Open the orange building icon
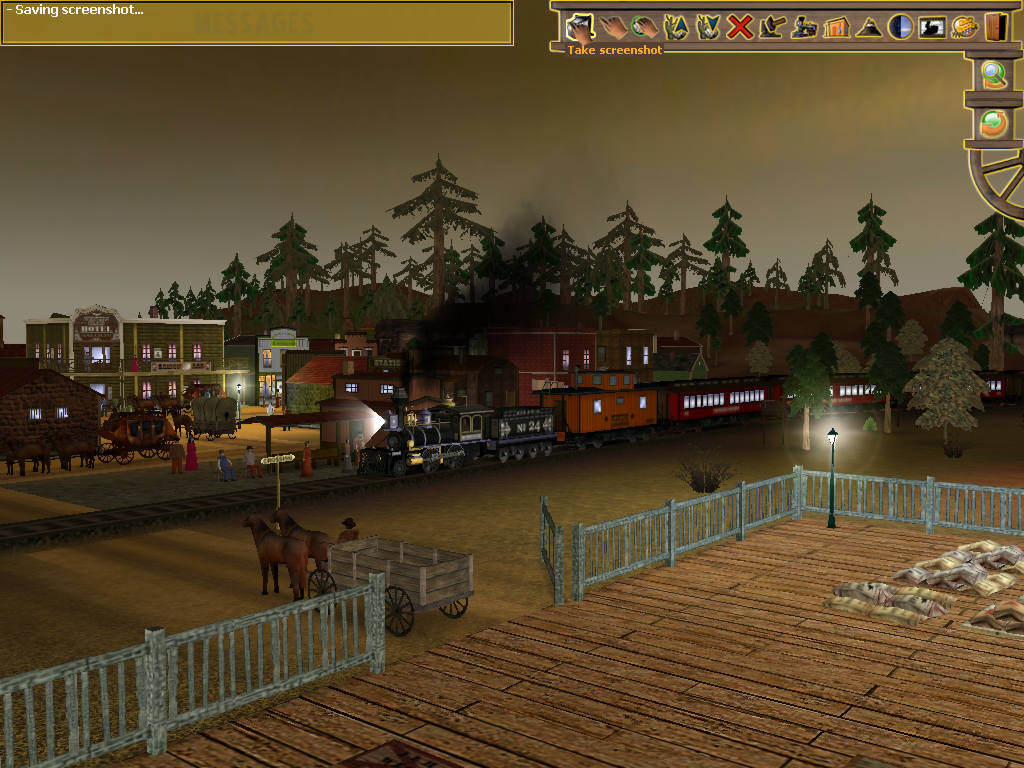This screenshot has width=1024, height=768. pyautogui.click(x=836, y=26)
